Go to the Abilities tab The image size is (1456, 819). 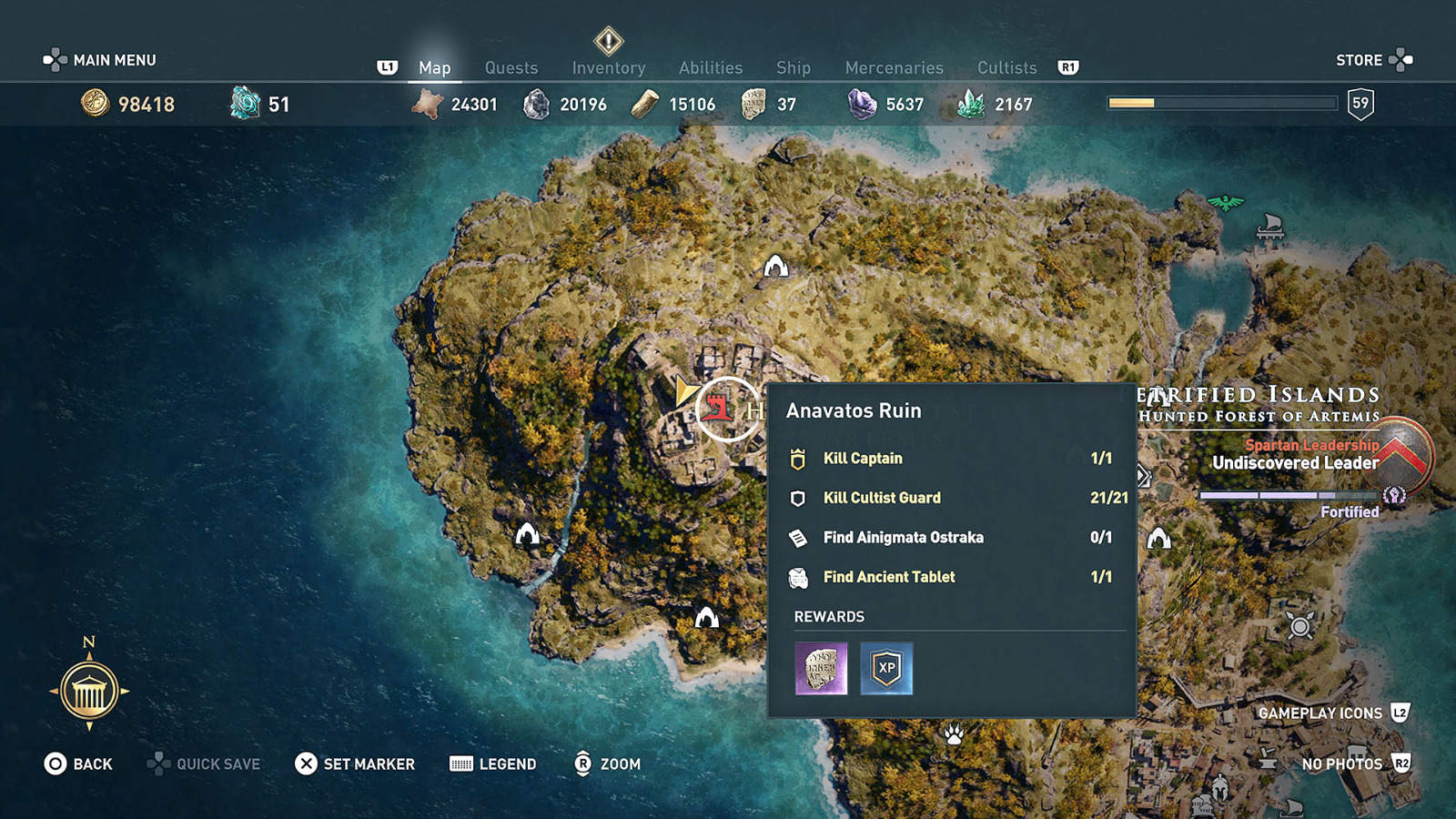tap(710, 68)
